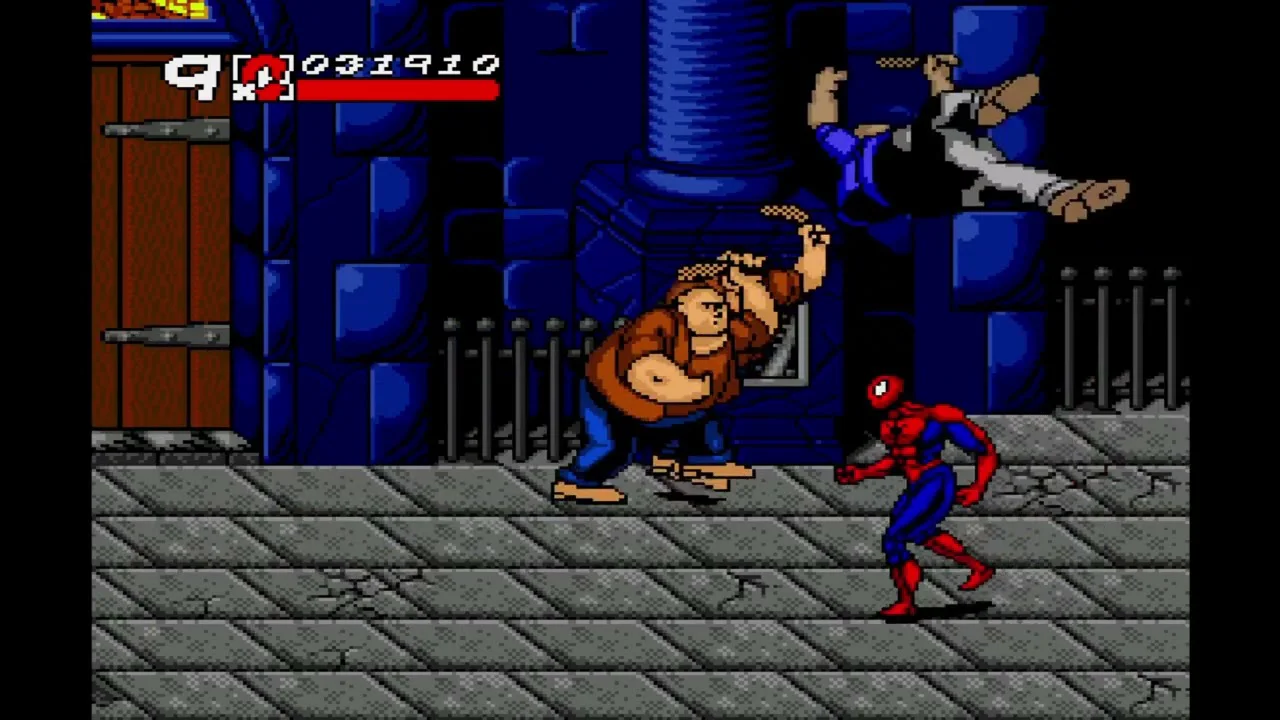Select the red hero-call icon in brackets

pyautogui.click(x=263, y=76)
